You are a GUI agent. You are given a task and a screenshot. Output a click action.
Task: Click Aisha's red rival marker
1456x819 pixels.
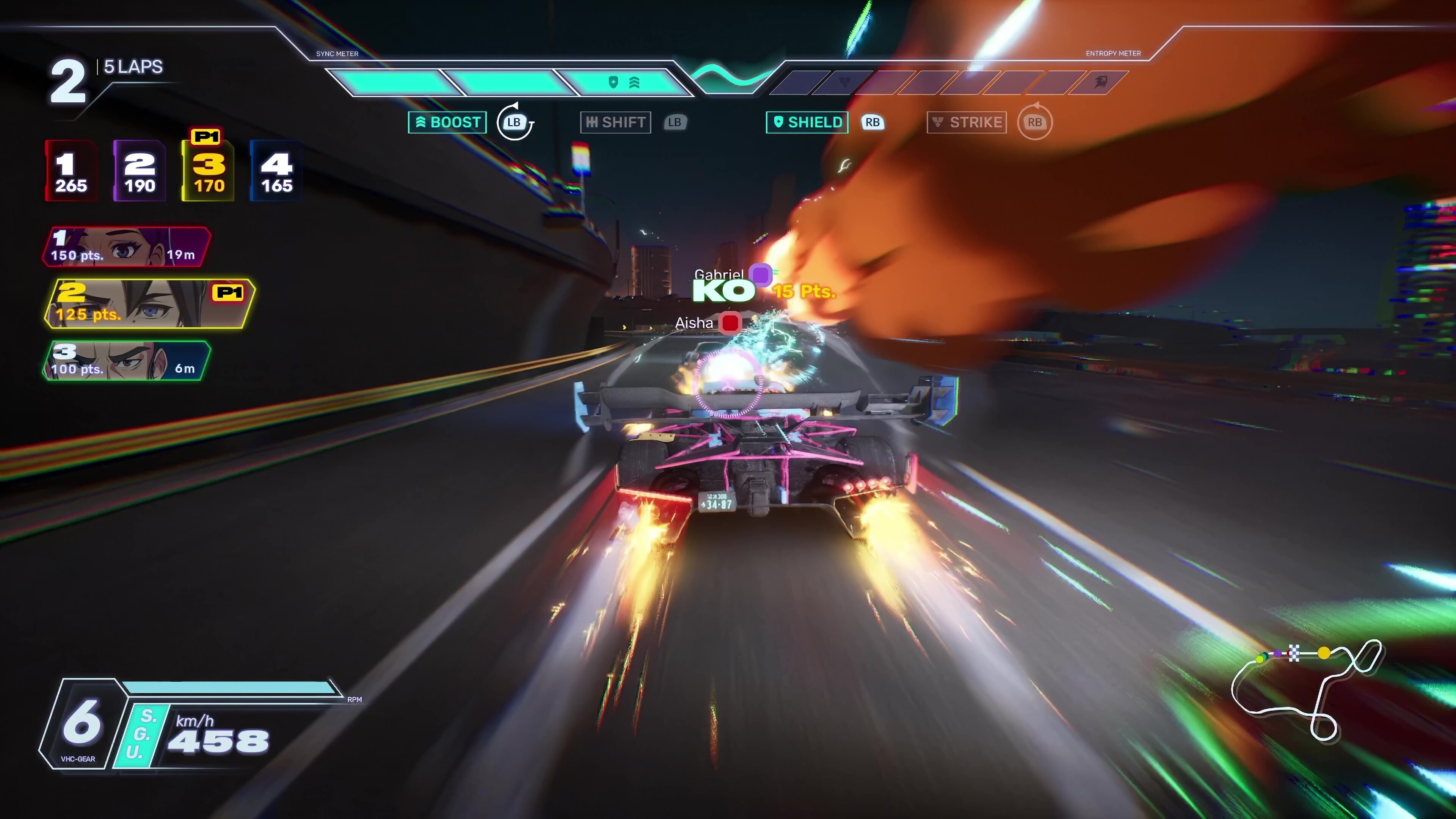tap(730, 323)
